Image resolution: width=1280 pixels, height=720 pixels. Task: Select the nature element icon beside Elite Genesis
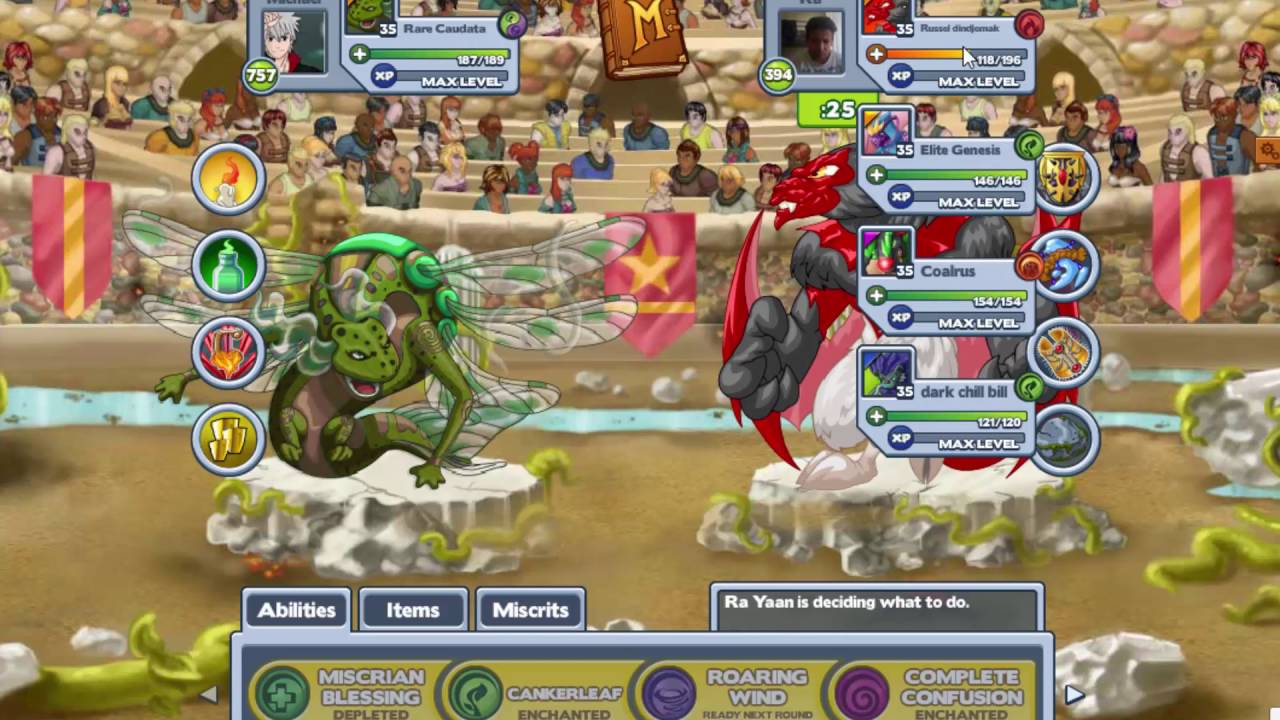coord(1028,146)
